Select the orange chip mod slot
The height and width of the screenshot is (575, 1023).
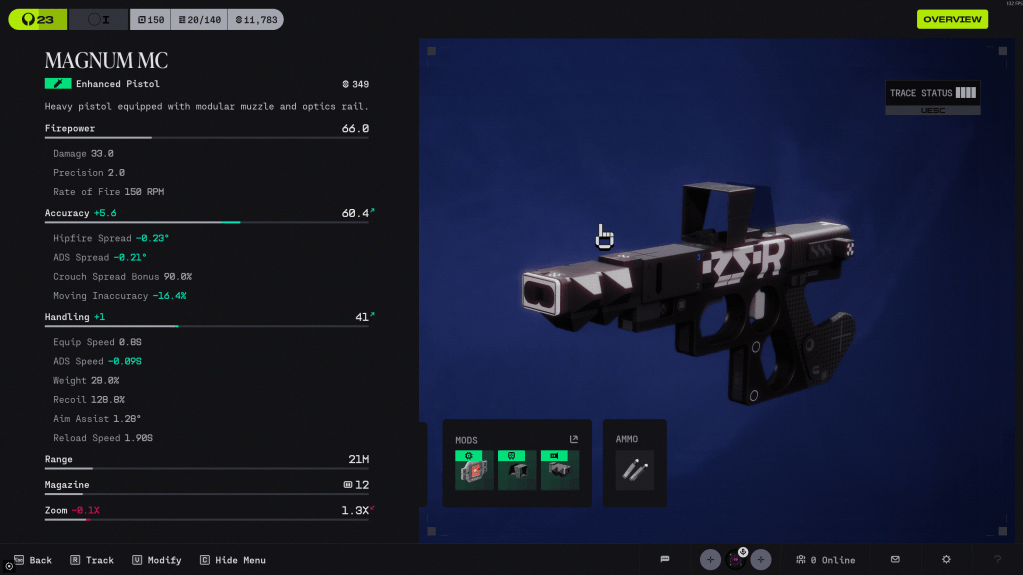point(474,471)
